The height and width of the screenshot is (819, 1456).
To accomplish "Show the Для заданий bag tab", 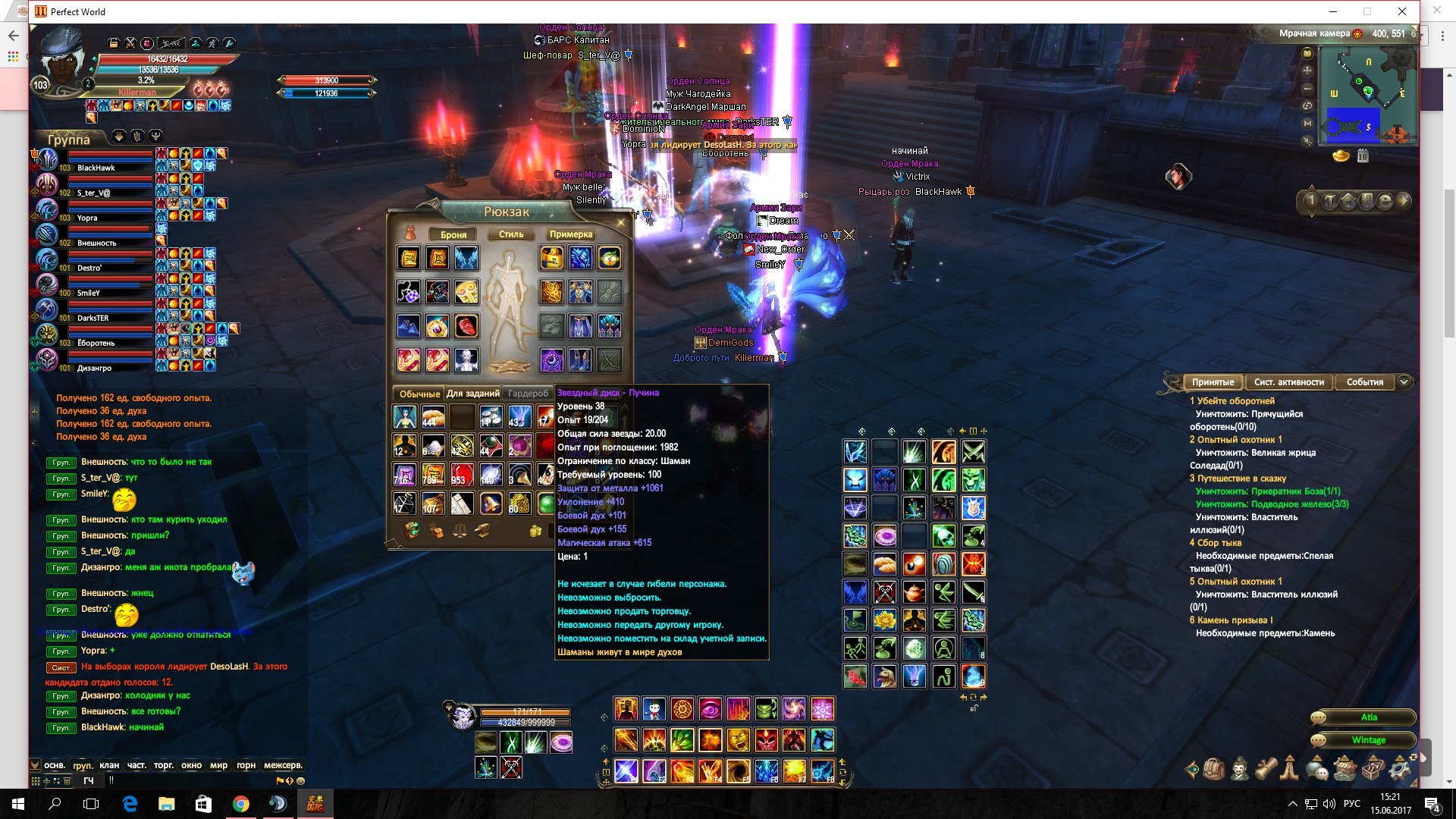I will 472,394.
